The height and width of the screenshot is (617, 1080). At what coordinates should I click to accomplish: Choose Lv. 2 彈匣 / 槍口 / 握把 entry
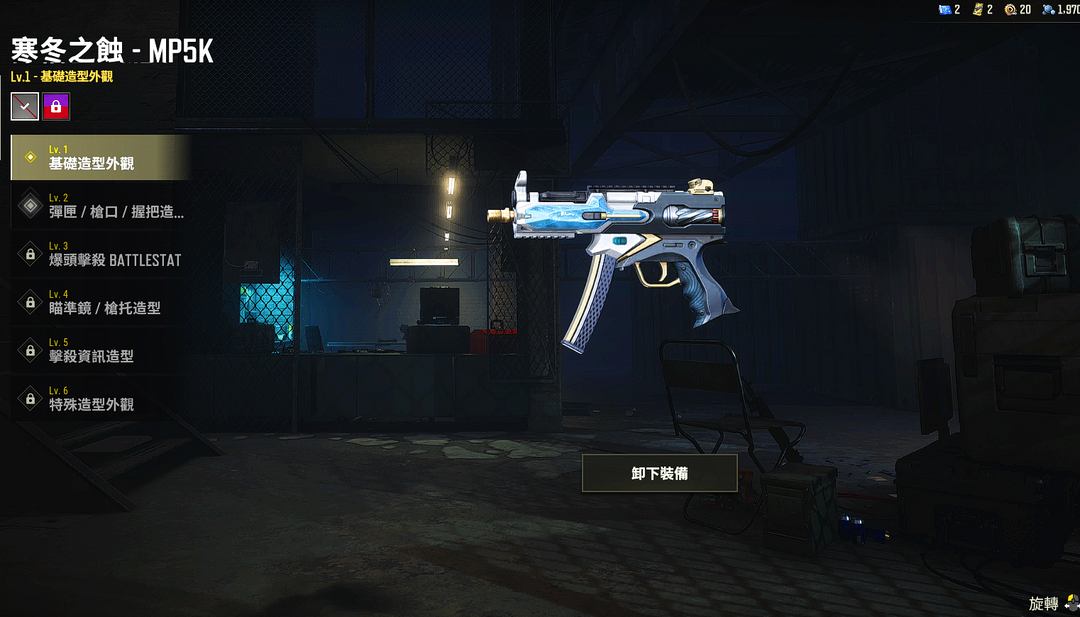(100, 206)
